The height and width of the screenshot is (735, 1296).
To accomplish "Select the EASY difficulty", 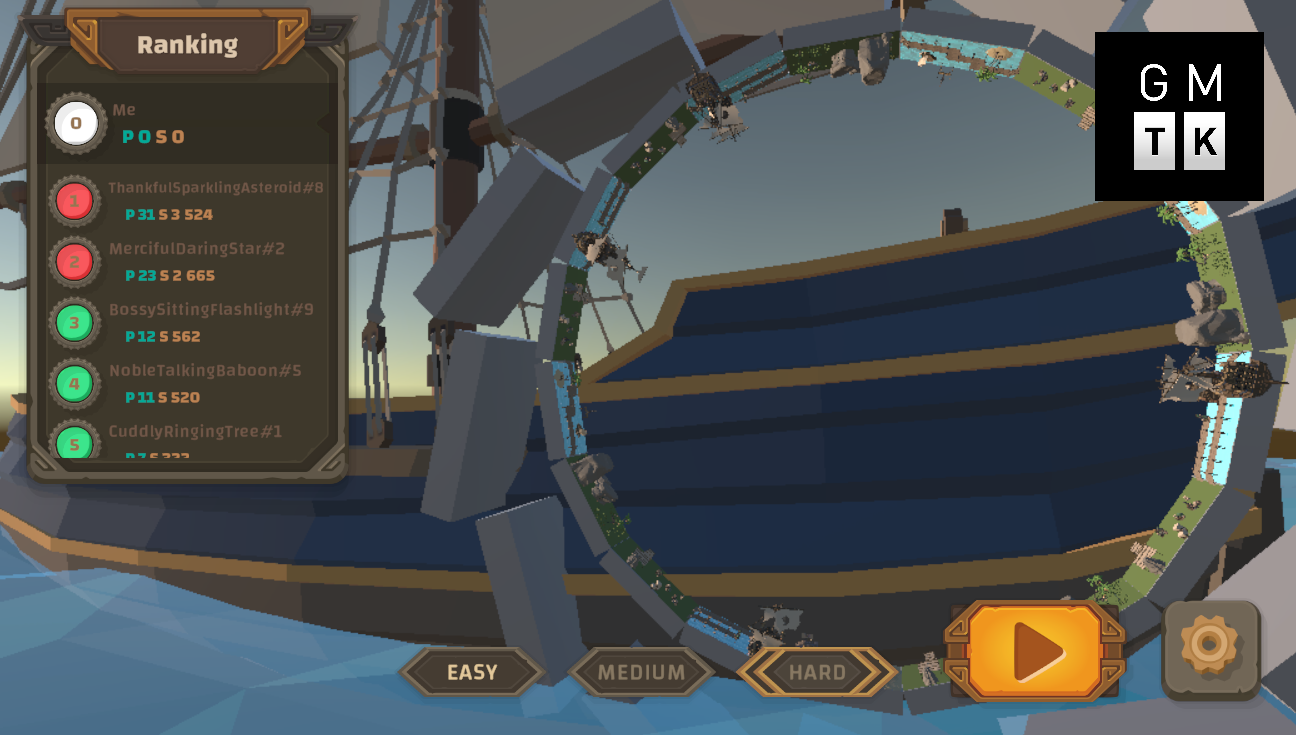I will tap(472, 672).
